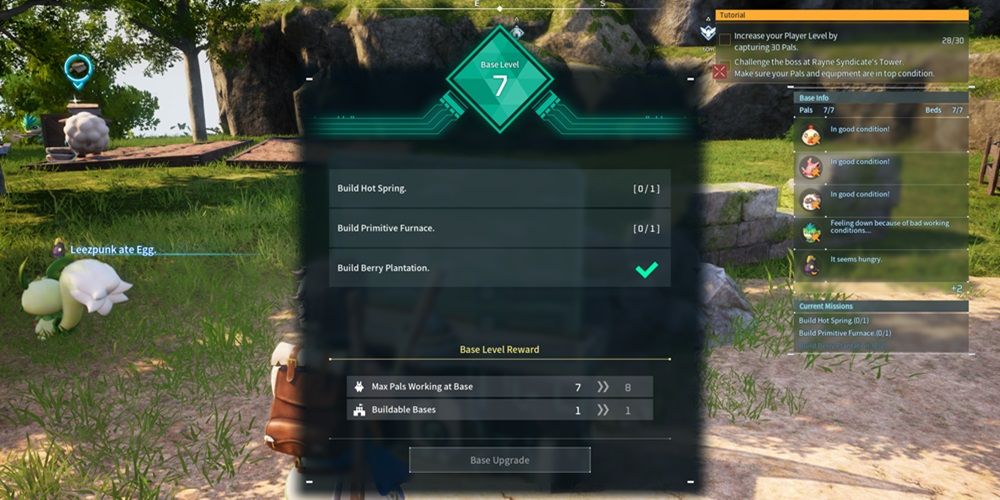Select the Build Hot Spring requirement row
This screenshot has width=1000, height=500.
pyautogui.click(x=499, y=188)
